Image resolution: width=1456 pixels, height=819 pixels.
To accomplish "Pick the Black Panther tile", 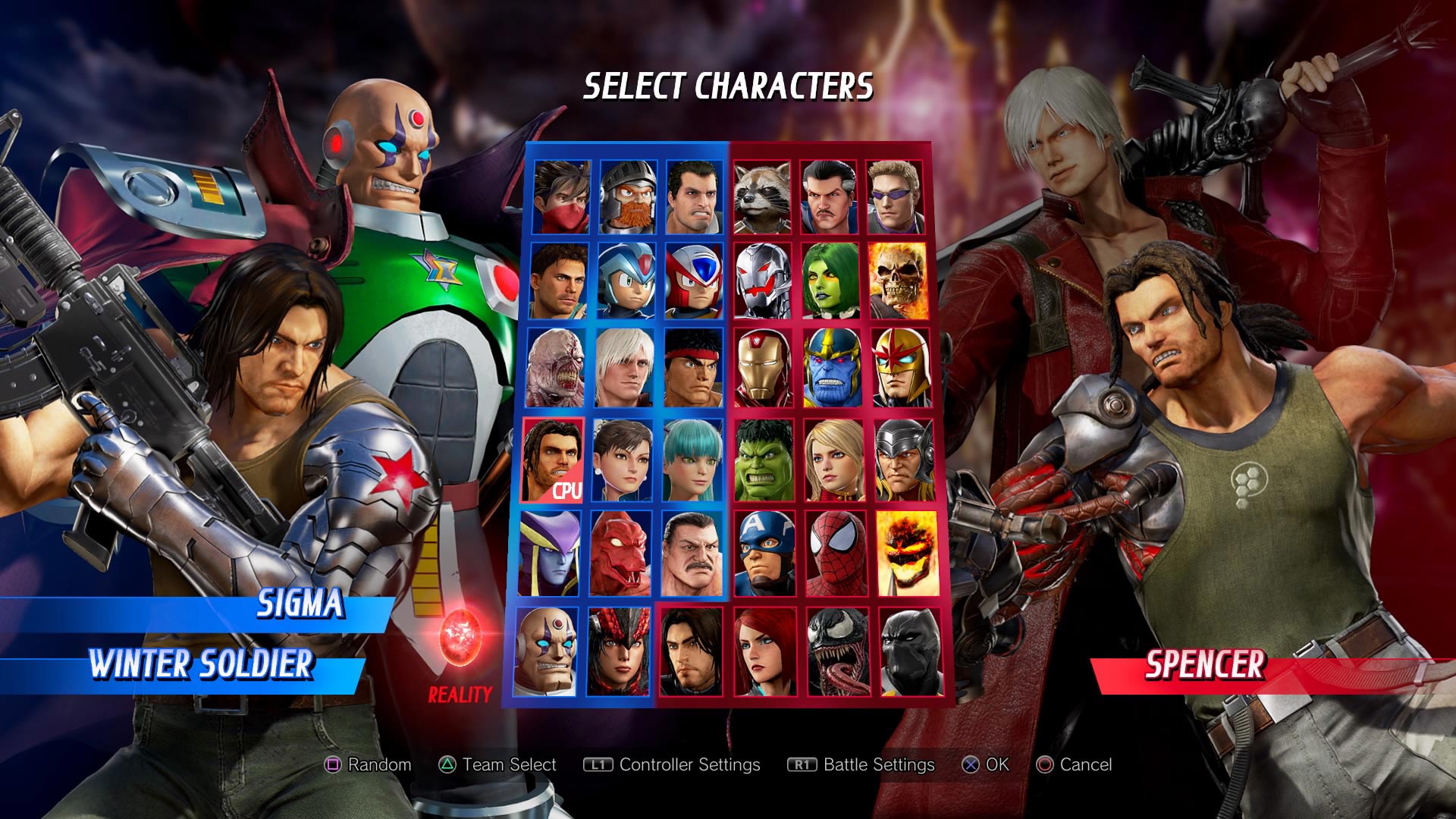I will [x=909, y=651].
